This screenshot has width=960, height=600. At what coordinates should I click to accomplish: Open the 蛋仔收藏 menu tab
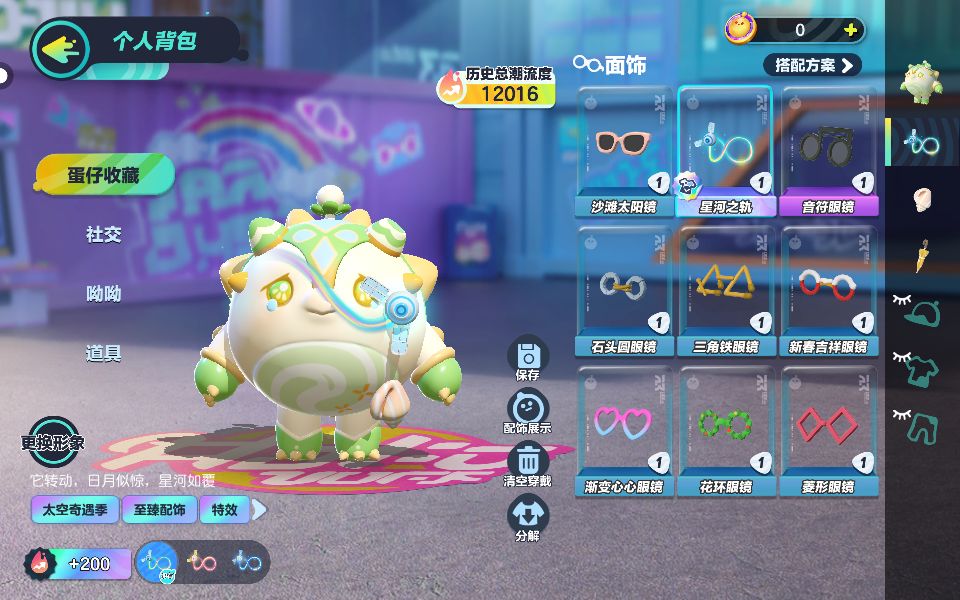pyautogui.click(x=104, y=175)
